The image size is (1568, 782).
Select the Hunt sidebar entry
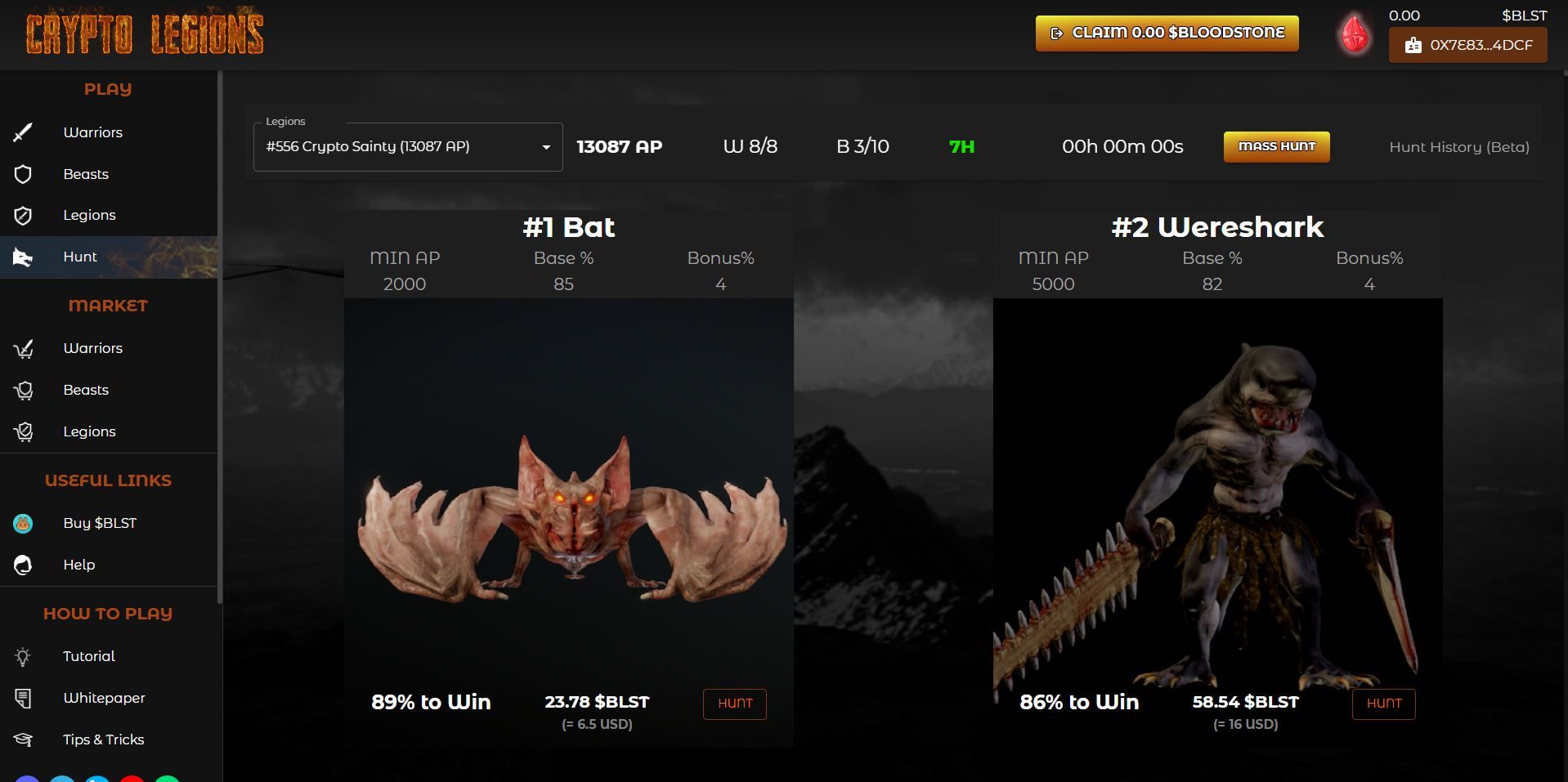pos(80,257)
